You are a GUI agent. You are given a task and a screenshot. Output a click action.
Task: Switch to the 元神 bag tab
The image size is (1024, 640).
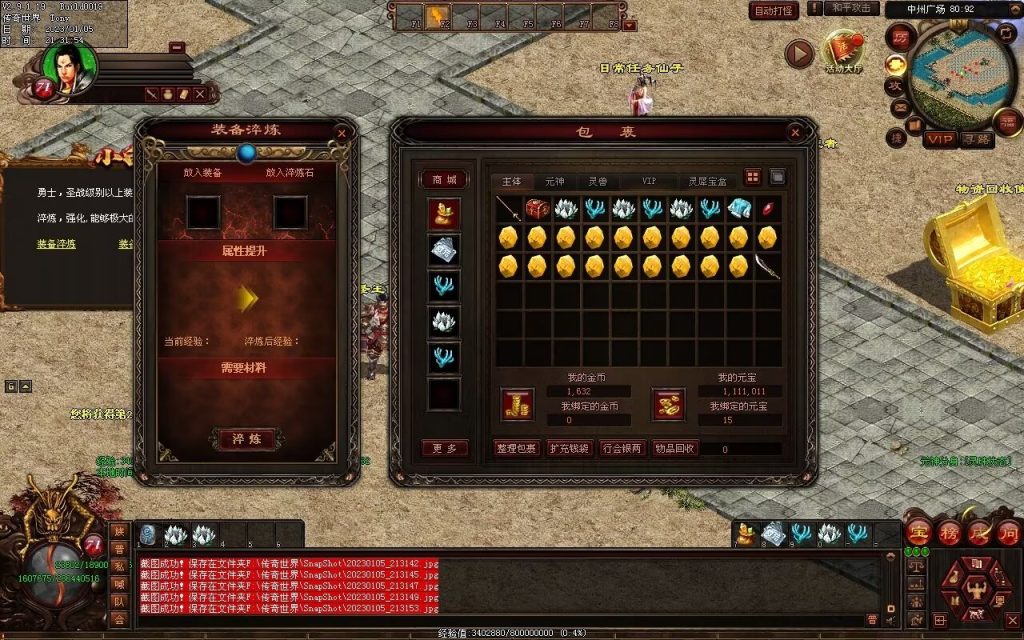[x=554, y=181]
